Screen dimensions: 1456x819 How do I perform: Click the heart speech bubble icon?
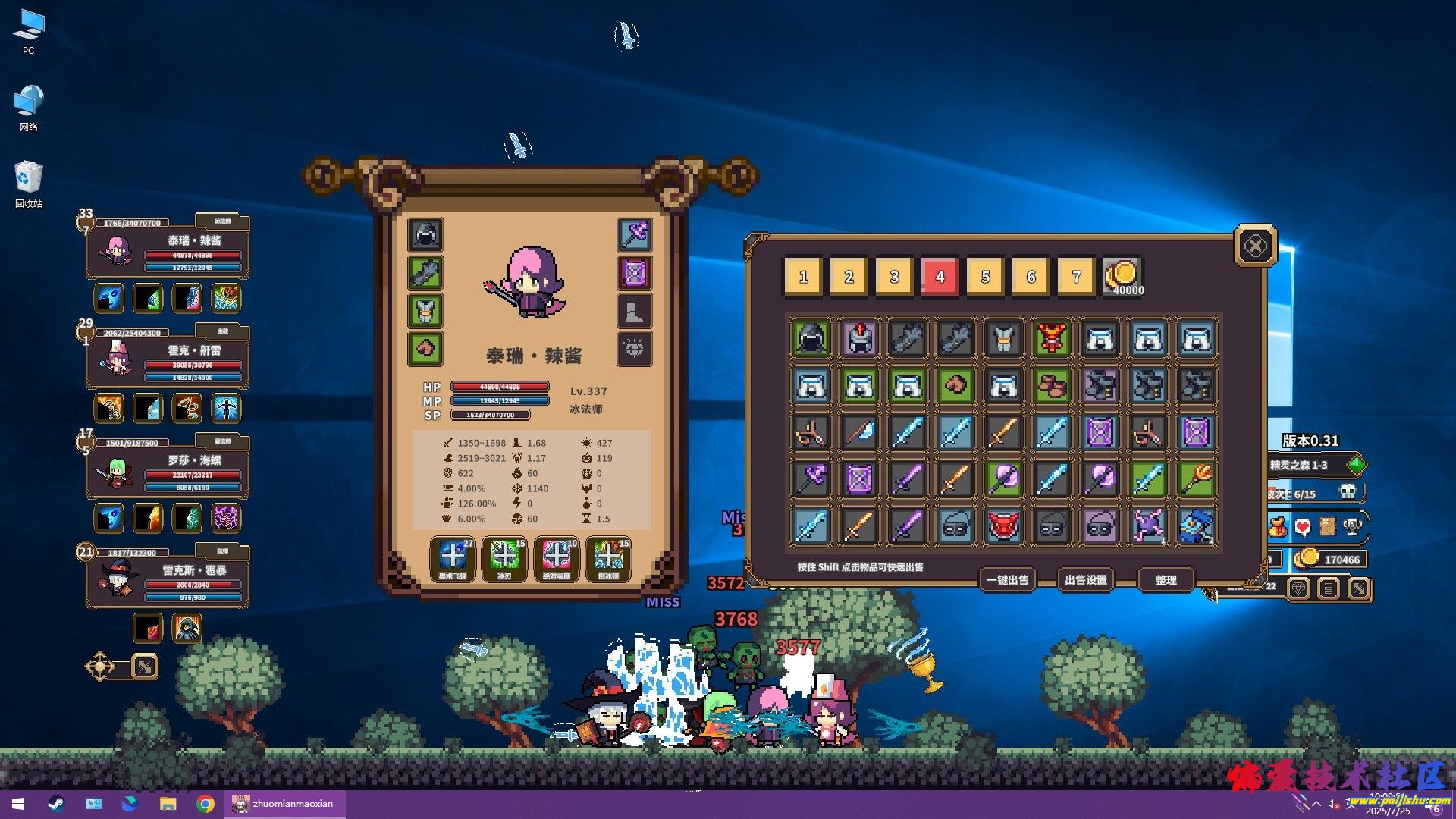click(x=1303, y=526)
